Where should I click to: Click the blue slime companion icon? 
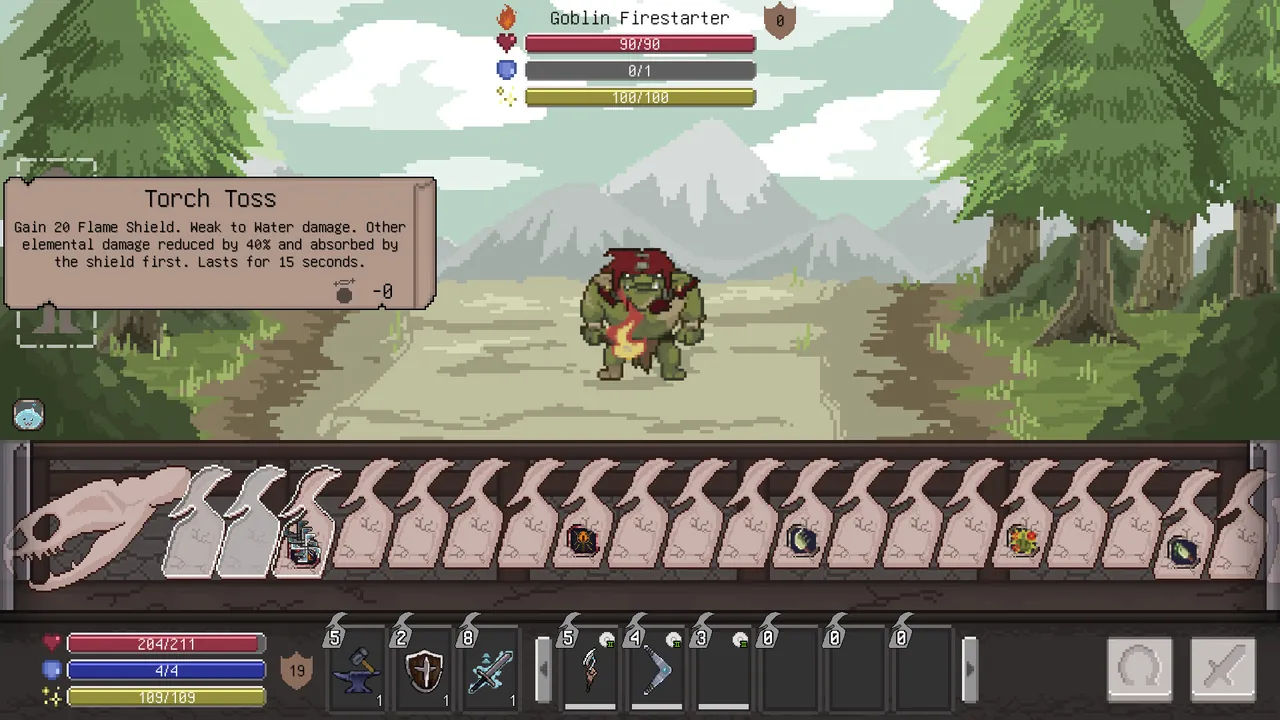(28, 414)
